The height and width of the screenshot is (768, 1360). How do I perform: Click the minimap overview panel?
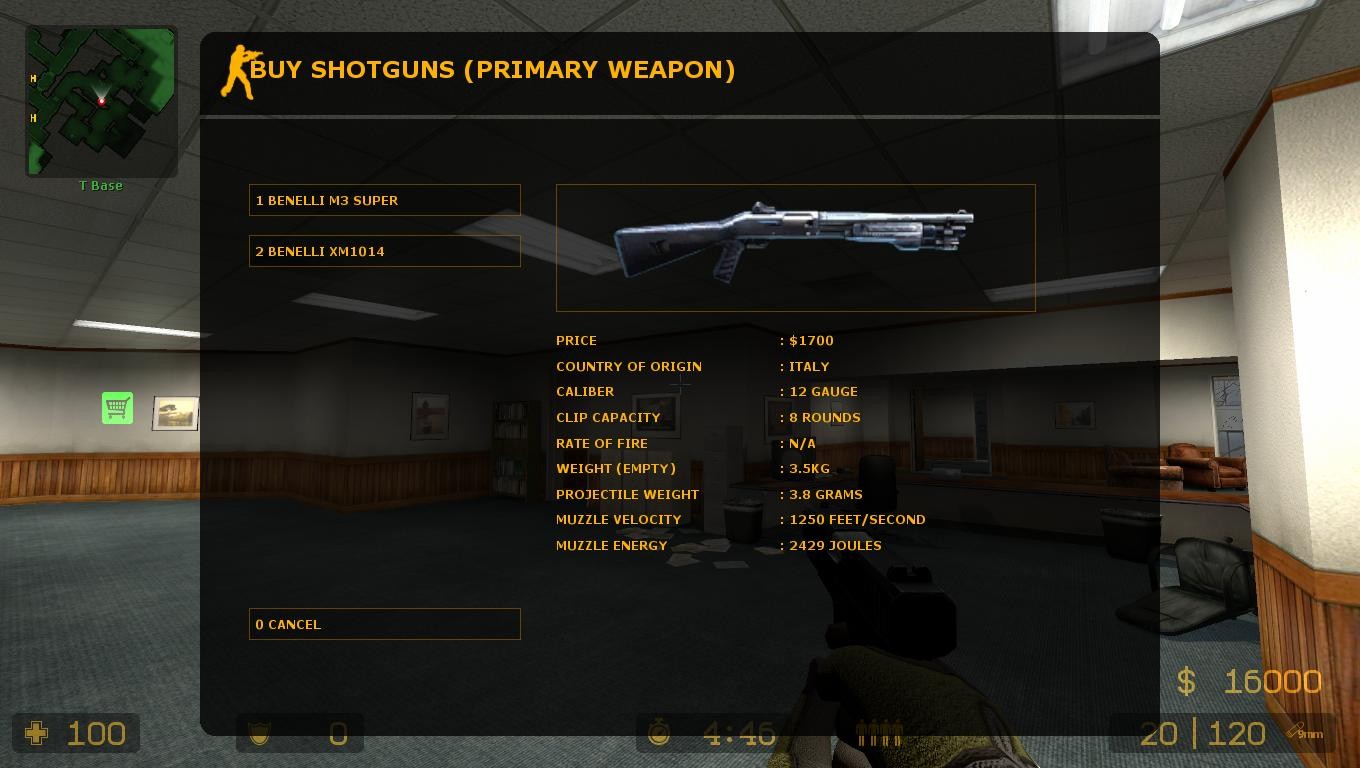pos(100,100)
